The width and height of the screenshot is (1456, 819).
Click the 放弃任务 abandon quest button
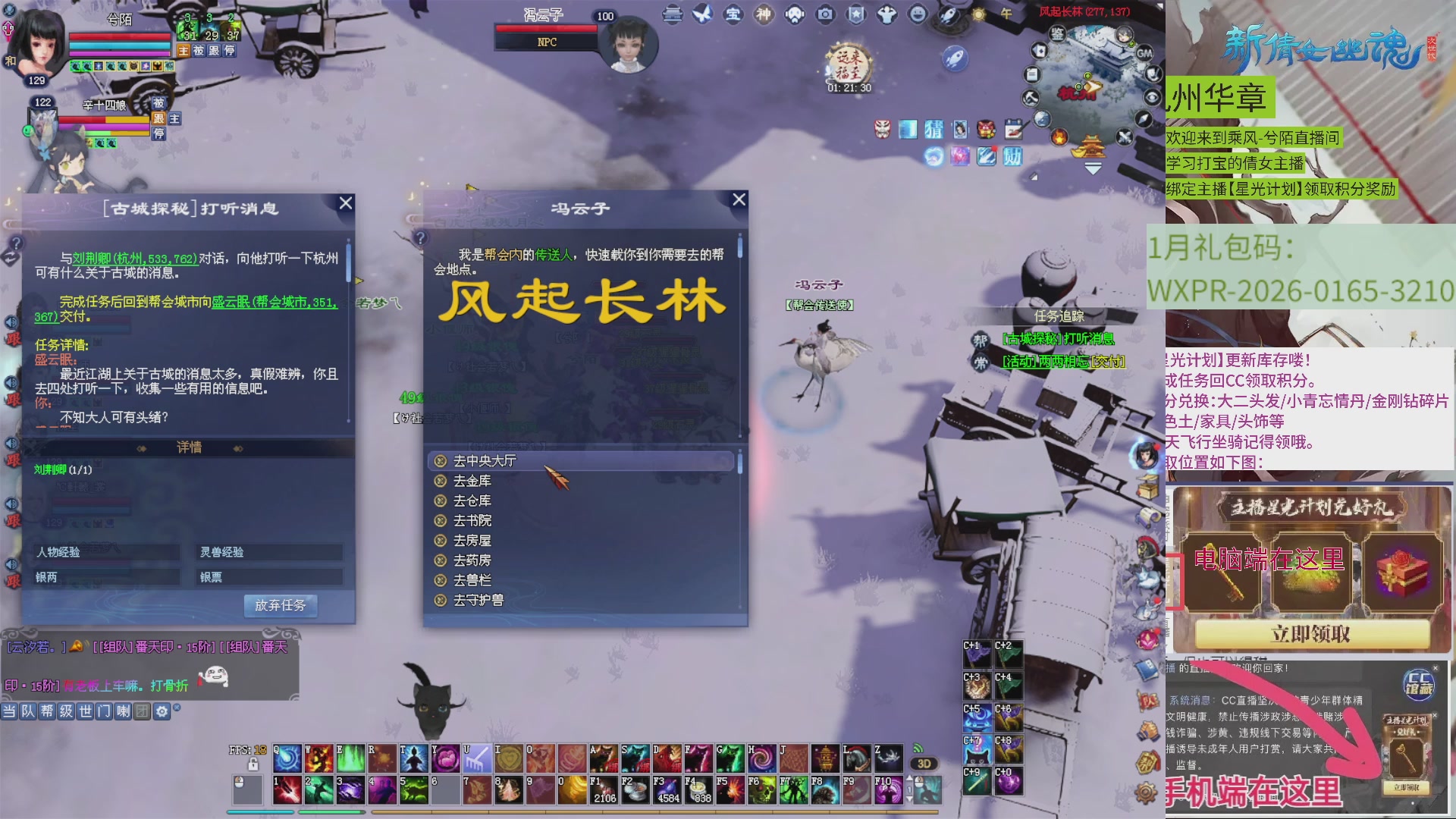click(281, 606)
